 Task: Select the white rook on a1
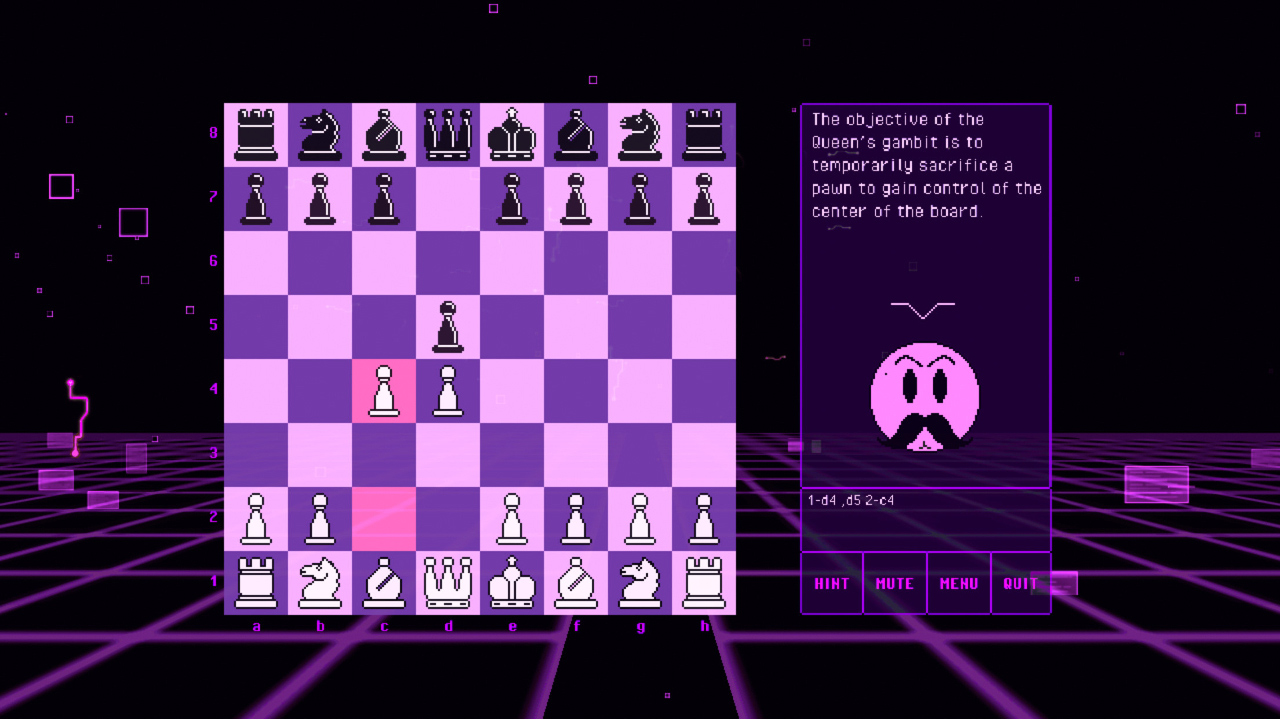[x=256, y=583]
